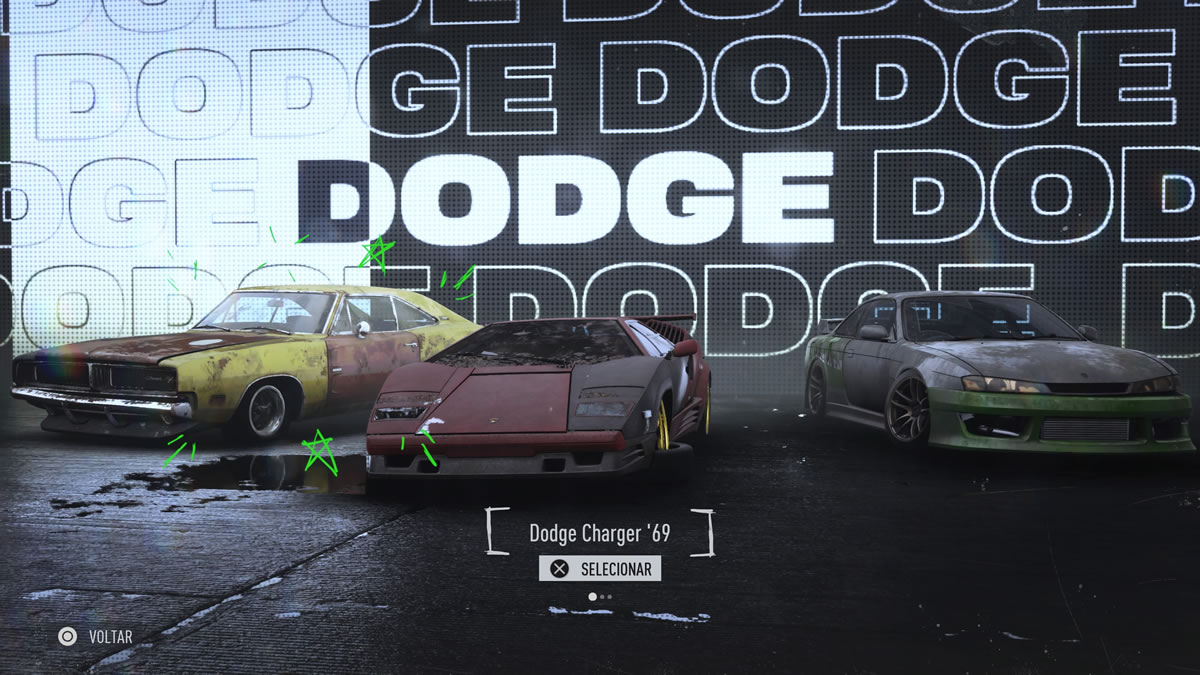Pick the red wedge-shaped supercar
Image resolution: width=1200 pixels, height=675 pixels.
(x=540, y=400)
